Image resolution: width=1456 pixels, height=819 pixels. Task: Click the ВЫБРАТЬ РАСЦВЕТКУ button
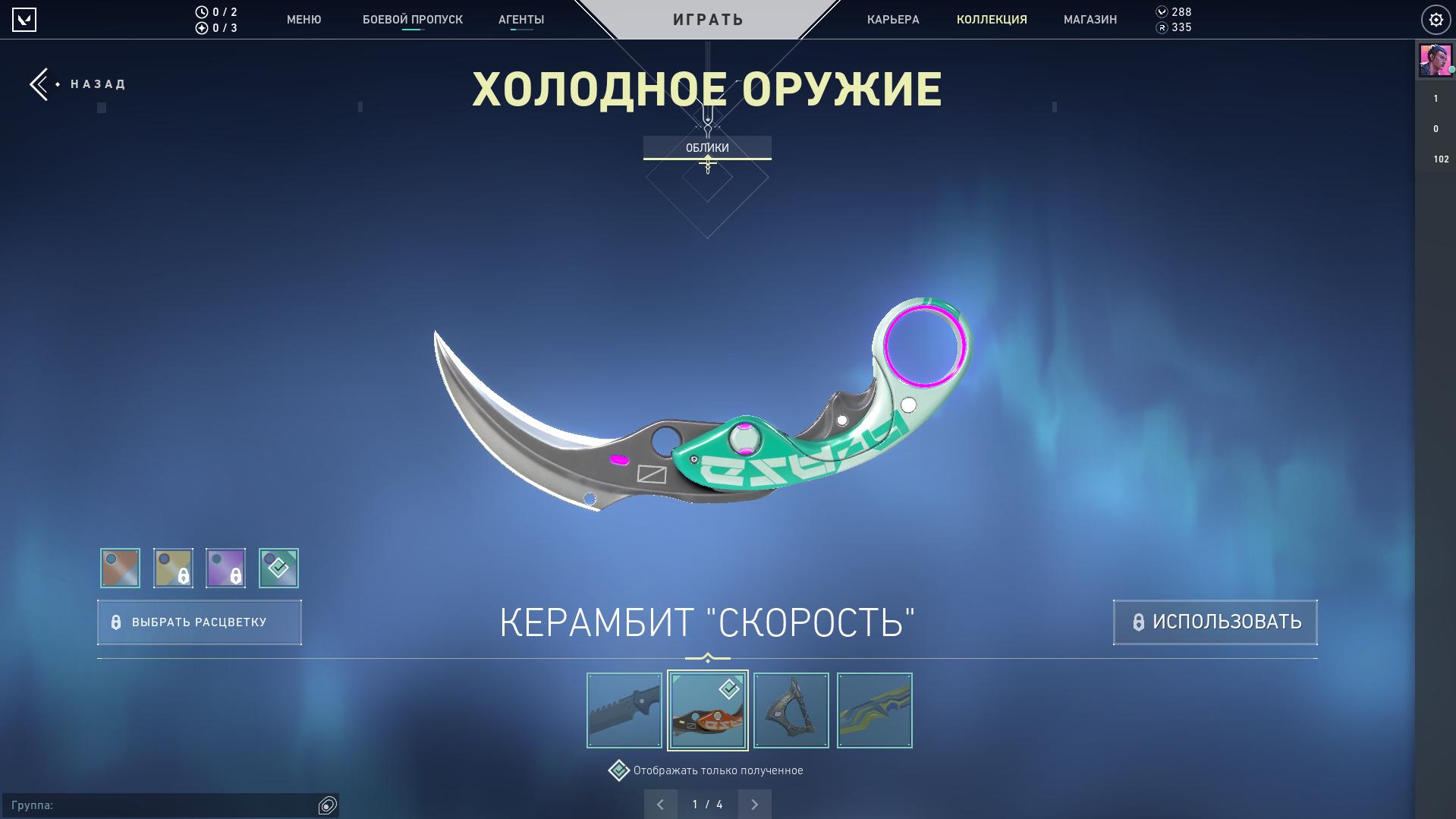tap(200, 622)
